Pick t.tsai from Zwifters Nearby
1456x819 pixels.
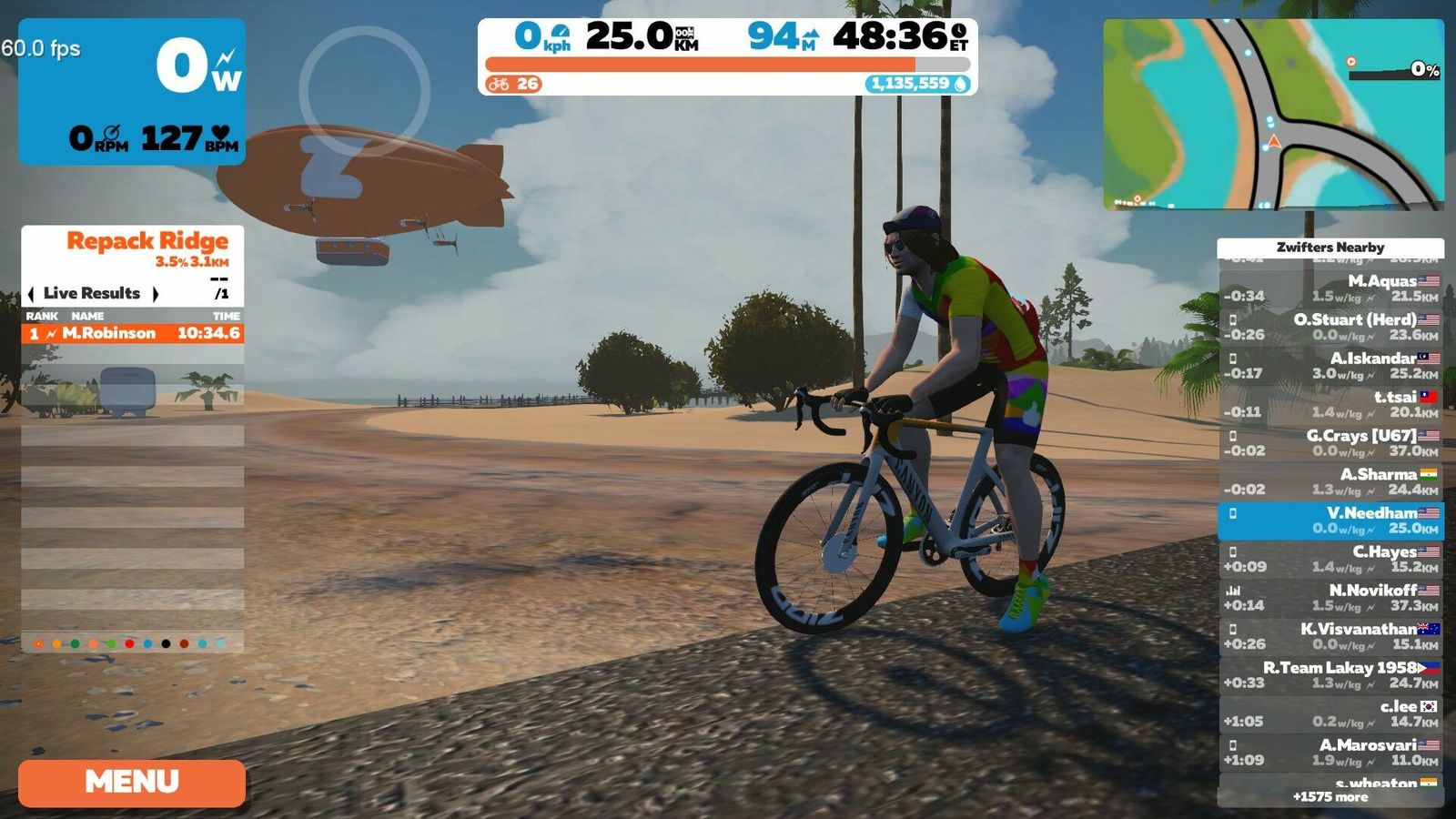(1330, 404)
